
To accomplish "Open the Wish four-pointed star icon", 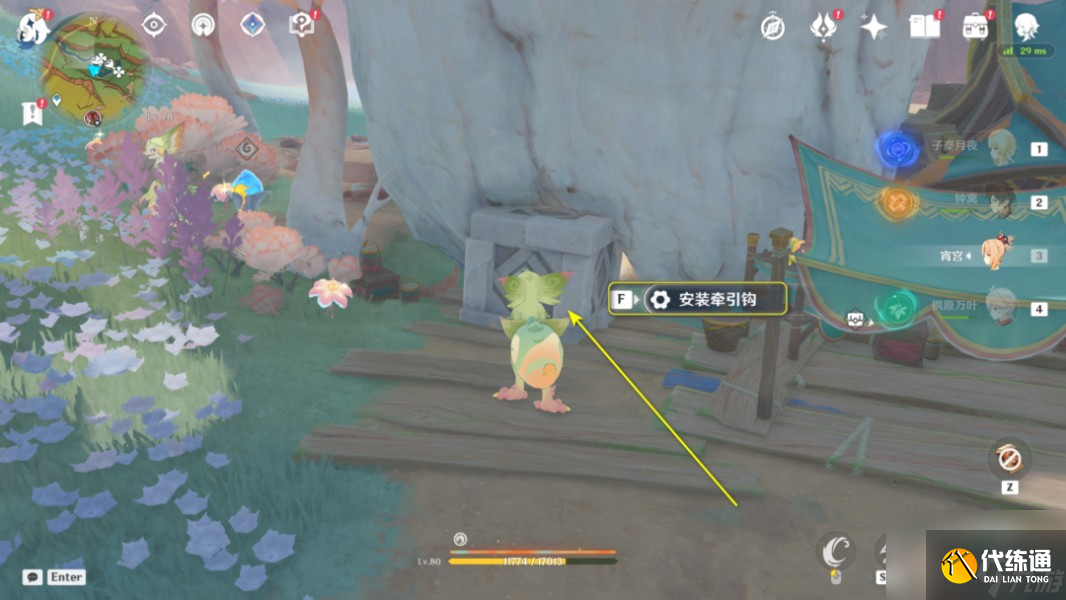I will [x=874, y=27].
